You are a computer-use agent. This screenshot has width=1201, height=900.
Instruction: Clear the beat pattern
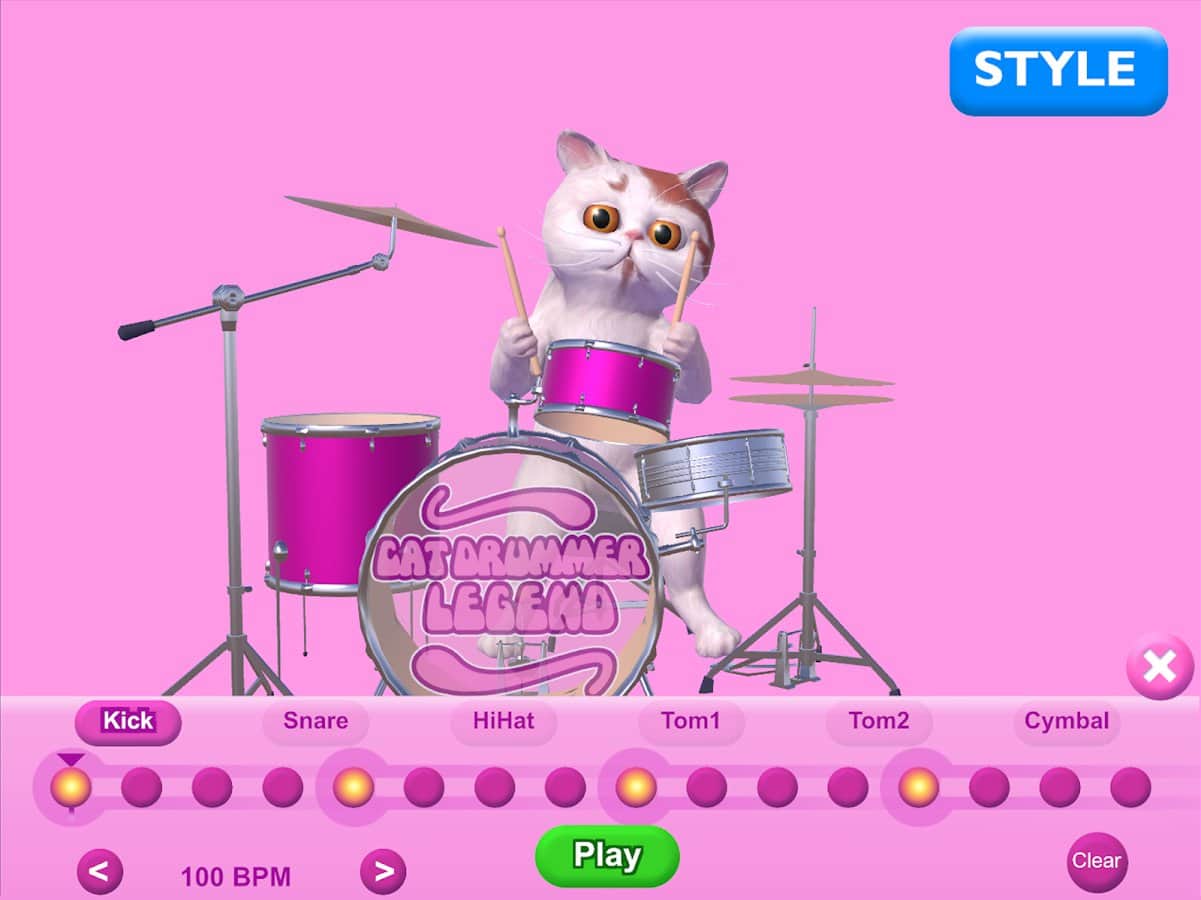point(1096,861)
